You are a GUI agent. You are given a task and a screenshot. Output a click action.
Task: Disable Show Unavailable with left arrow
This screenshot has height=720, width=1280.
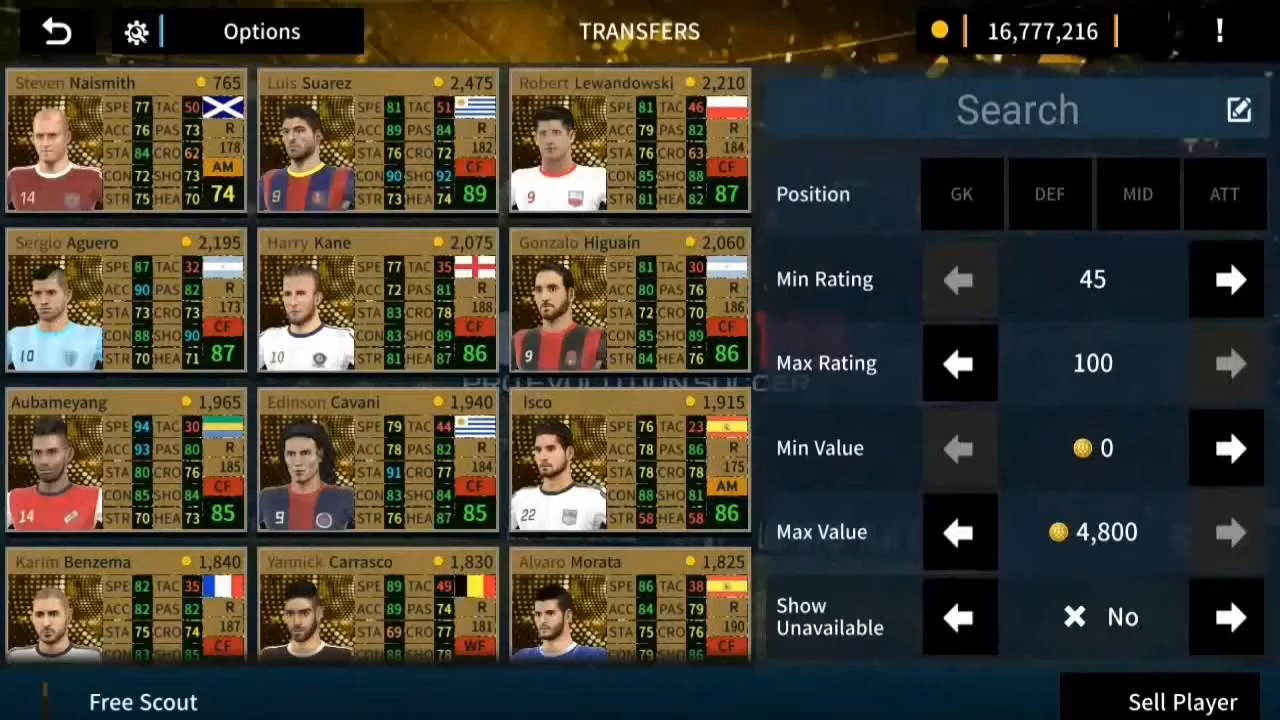point(959,617)
